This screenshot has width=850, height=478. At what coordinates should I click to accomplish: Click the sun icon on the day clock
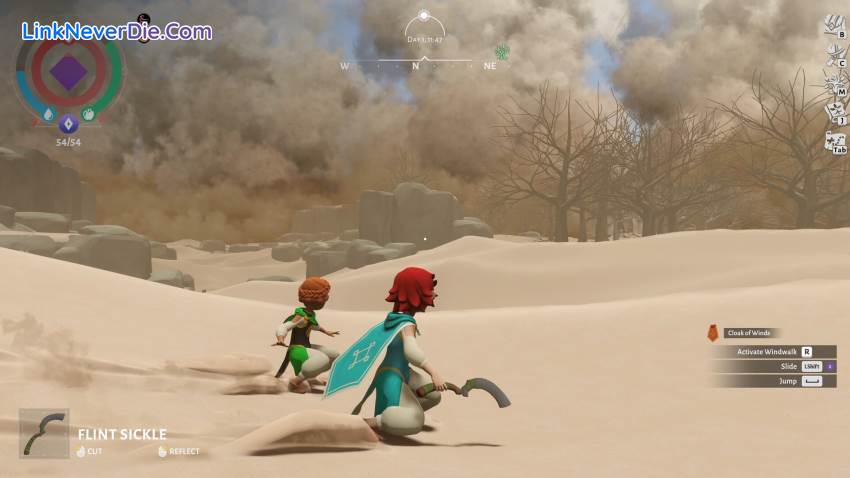tap(423, 16)
